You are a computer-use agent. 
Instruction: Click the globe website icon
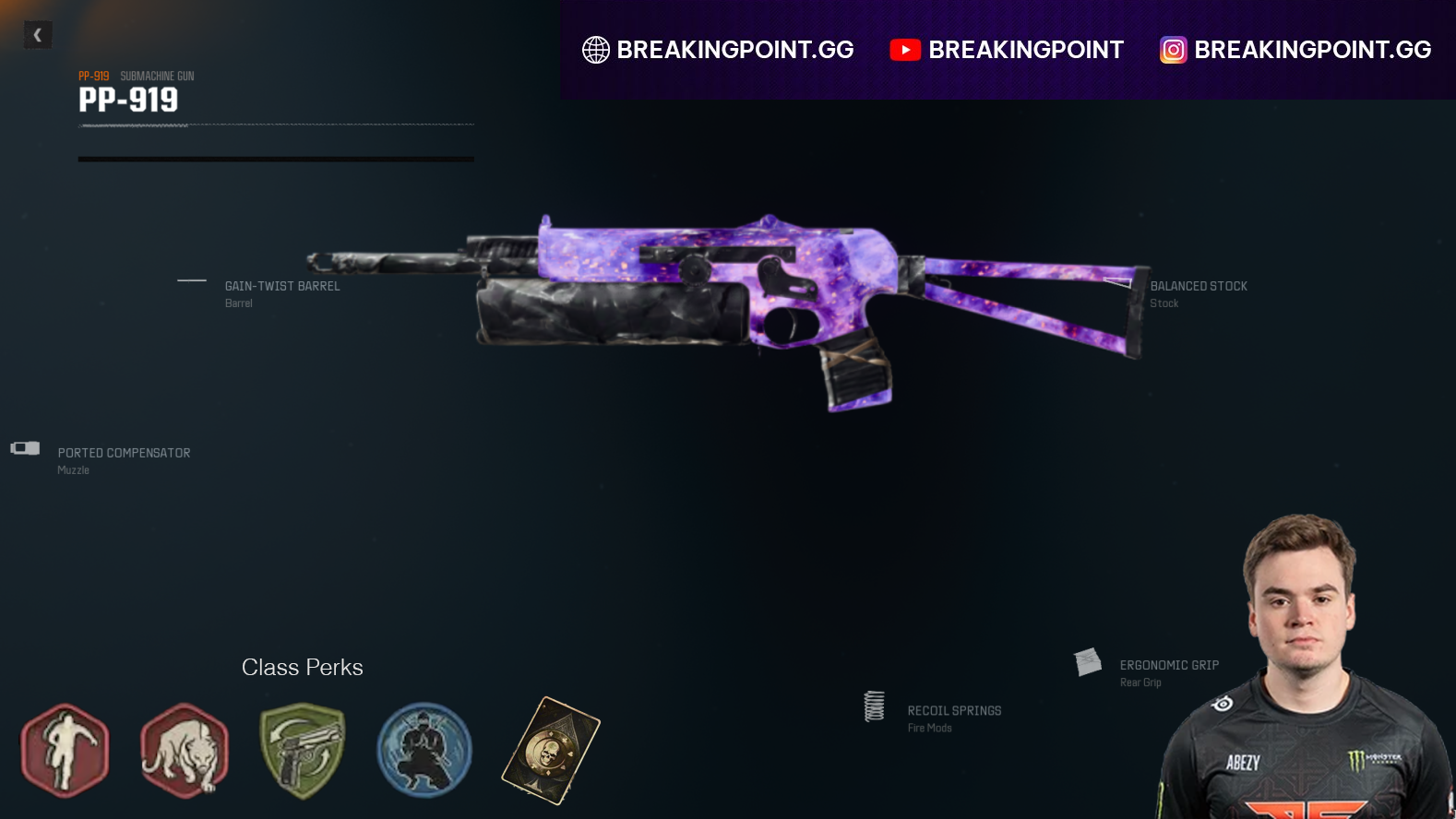(x=595, y=50)
